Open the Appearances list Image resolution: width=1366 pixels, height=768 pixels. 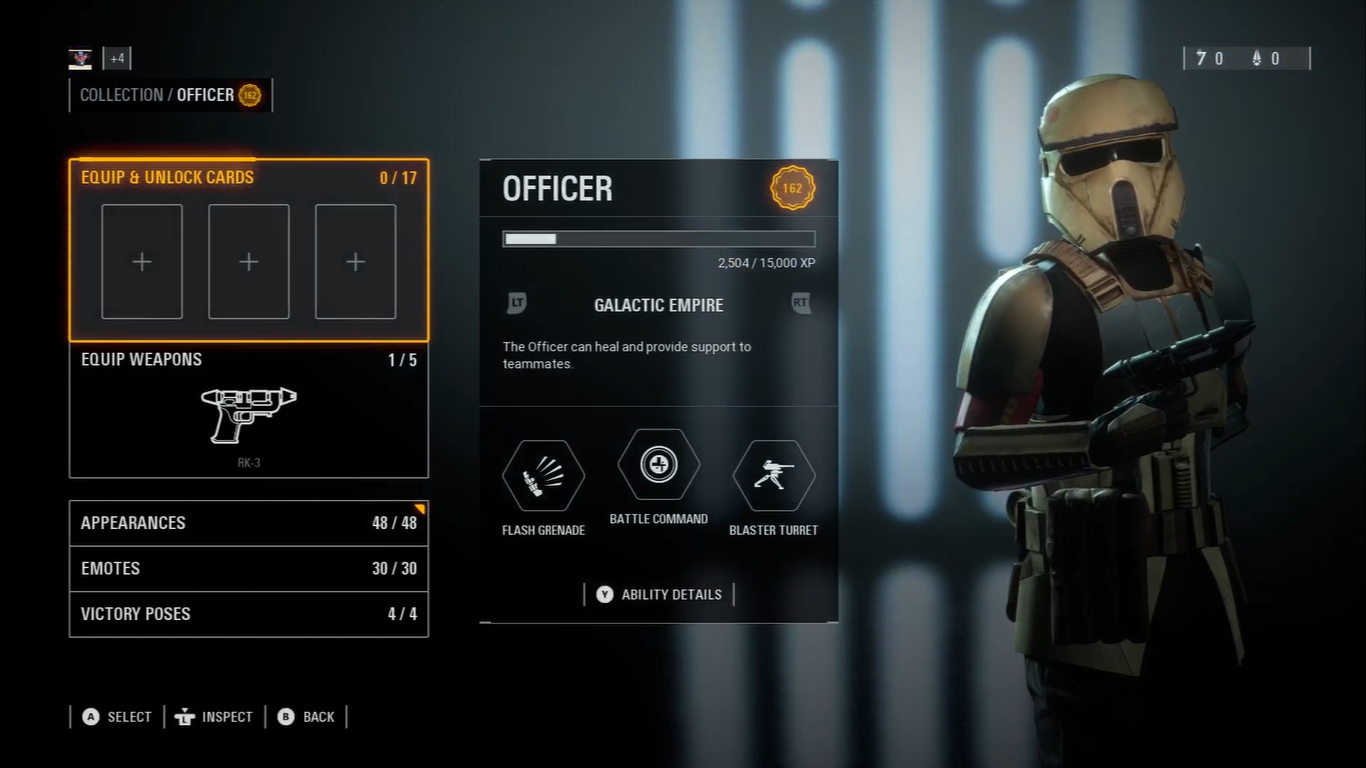(248, 523)
